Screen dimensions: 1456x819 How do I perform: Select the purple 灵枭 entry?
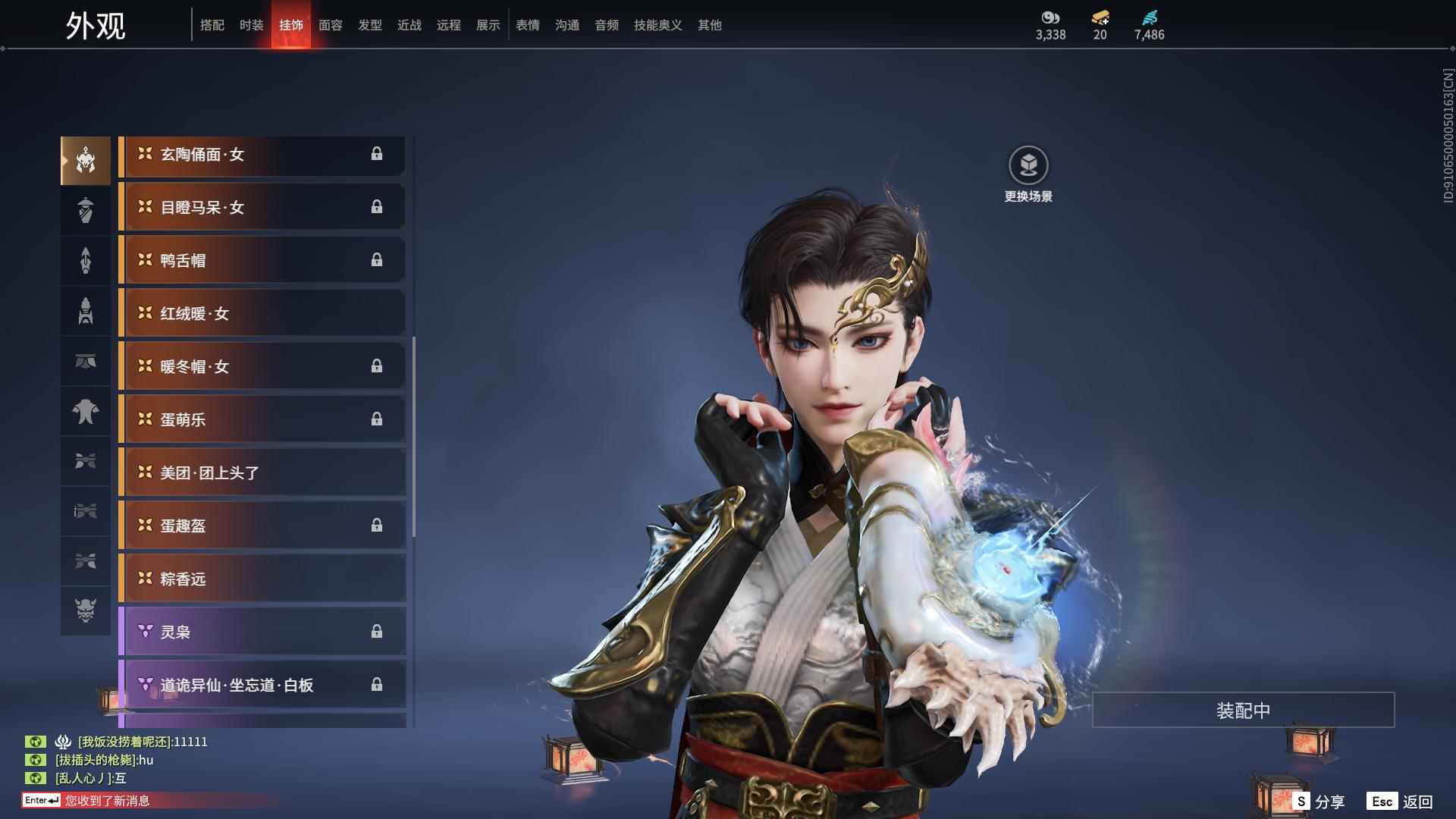tap(262, 632)
